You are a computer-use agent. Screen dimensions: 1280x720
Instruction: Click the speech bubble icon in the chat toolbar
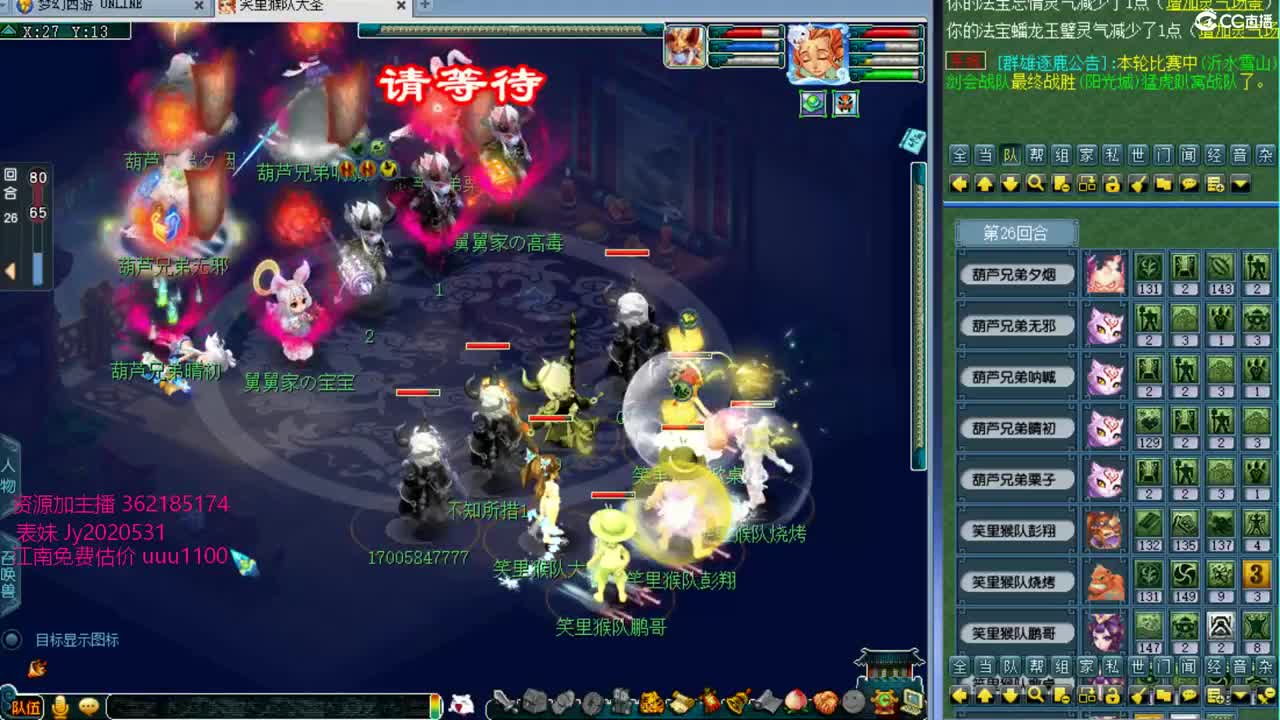[1190, 184]
